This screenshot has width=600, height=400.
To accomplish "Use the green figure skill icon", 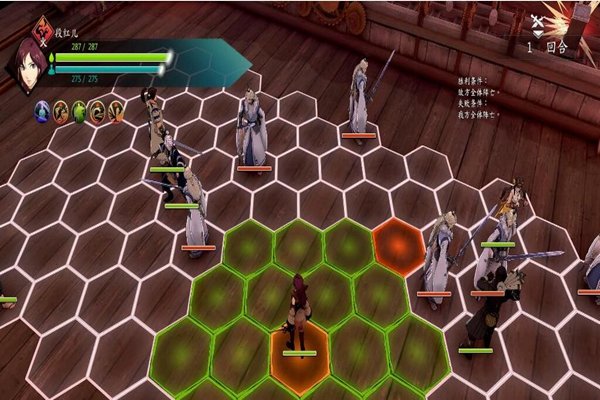I will (79, 111).
